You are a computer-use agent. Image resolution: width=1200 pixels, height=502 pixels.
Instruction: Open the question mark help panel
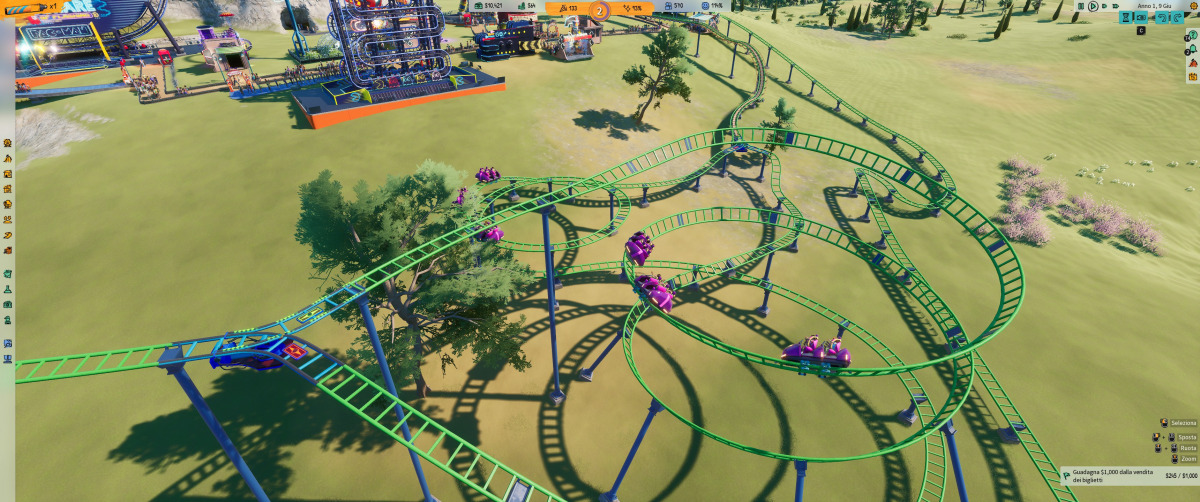pos(1193,35)
